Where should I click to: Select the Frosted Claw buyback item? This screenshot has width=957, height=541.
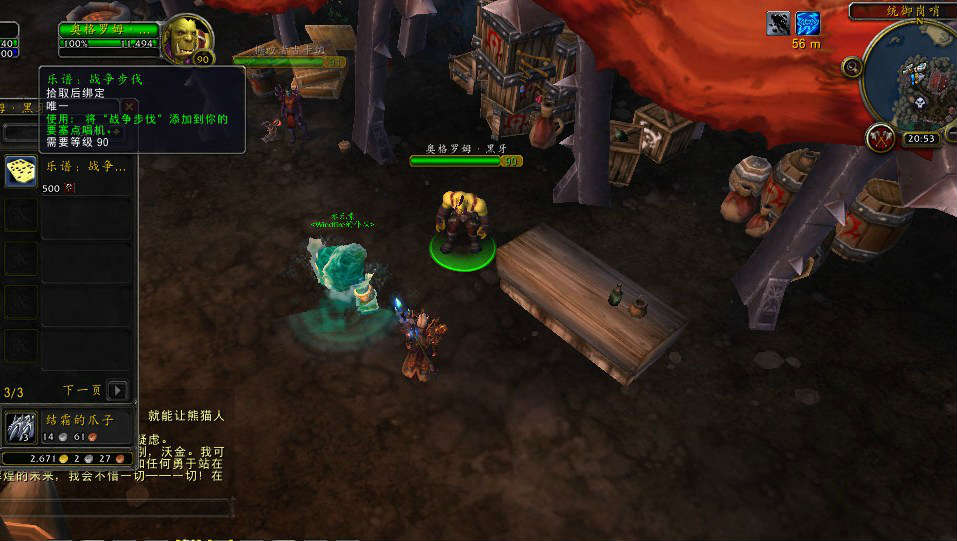click(x=21, y=427)
